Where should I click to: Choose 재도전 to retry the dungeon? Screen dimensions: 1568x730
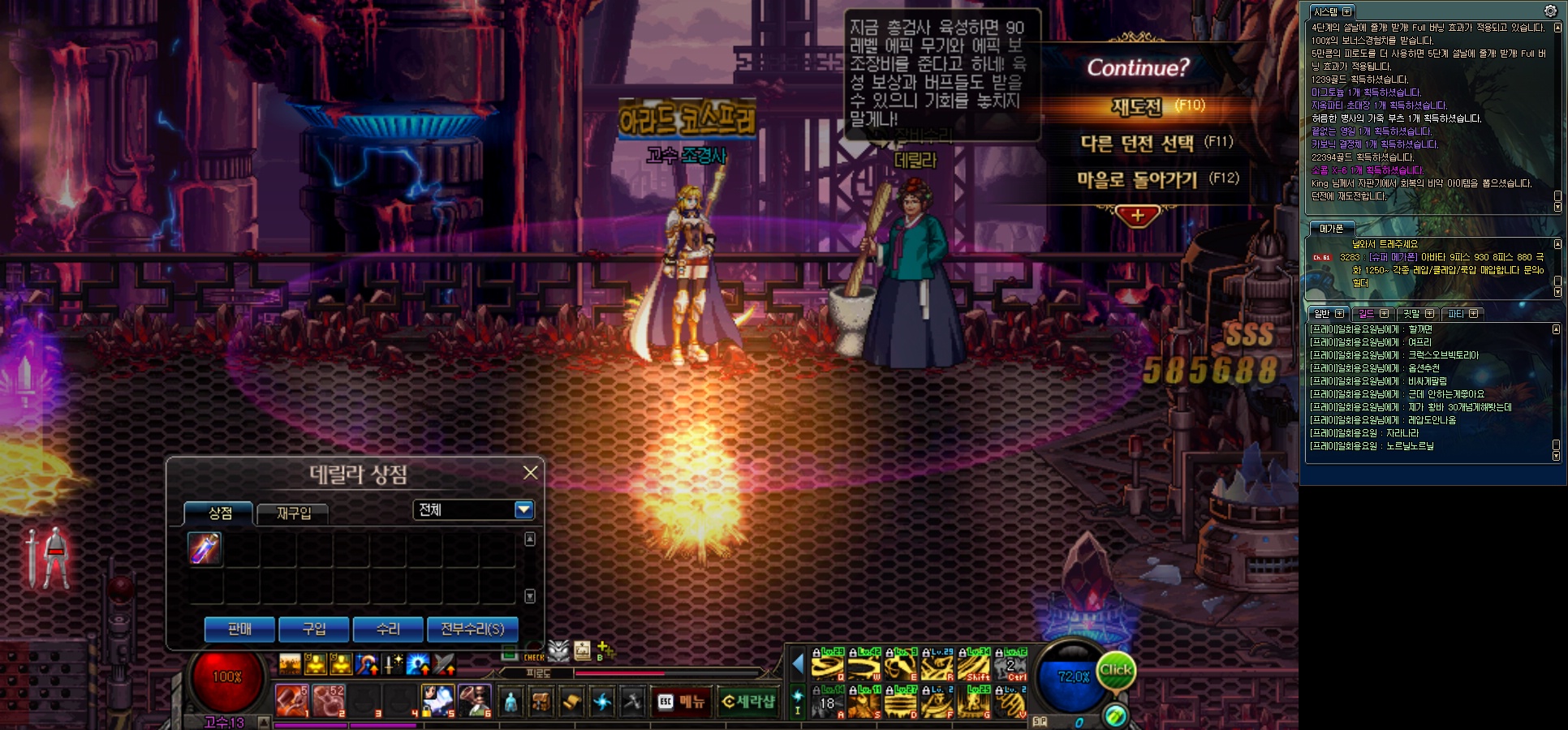pyautogui.click(x=1137, y=106)
